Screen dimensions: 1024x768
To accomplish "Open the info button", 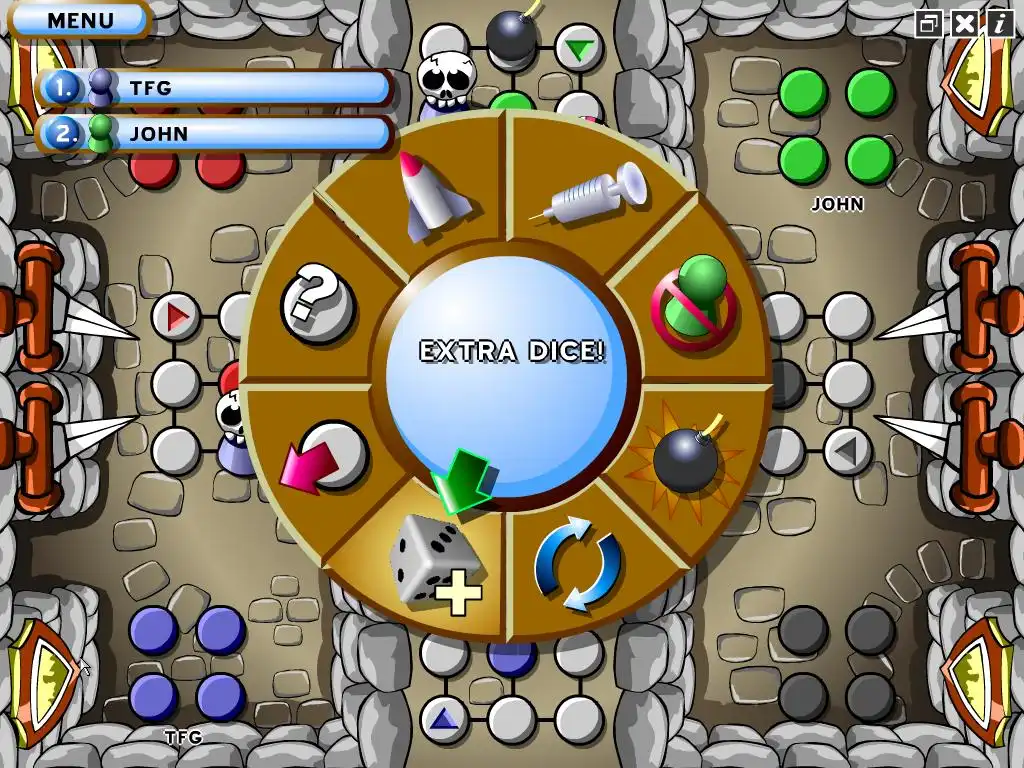I will tap(999, 23).
